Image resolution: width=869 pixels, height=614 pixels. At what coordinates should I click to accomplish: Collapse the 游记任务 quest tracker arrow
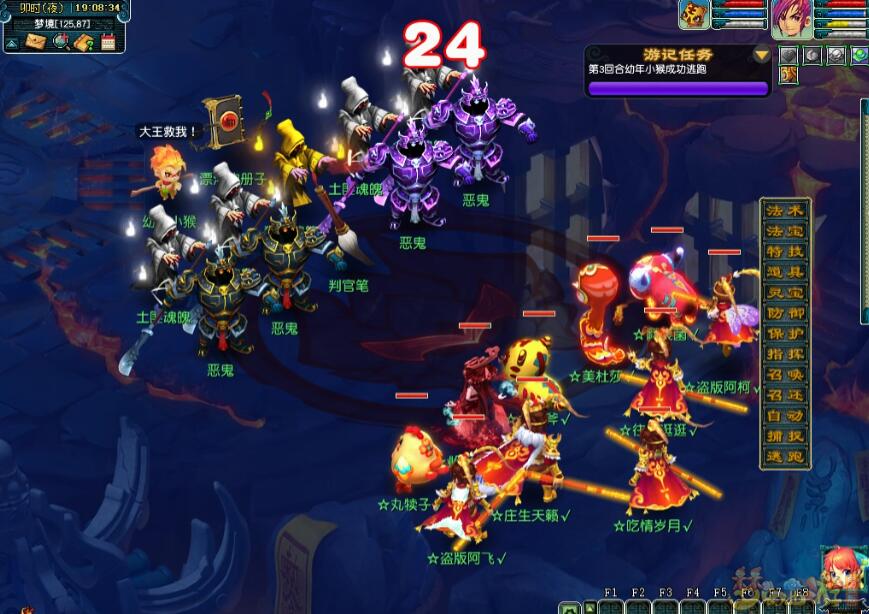coord(762,54)
